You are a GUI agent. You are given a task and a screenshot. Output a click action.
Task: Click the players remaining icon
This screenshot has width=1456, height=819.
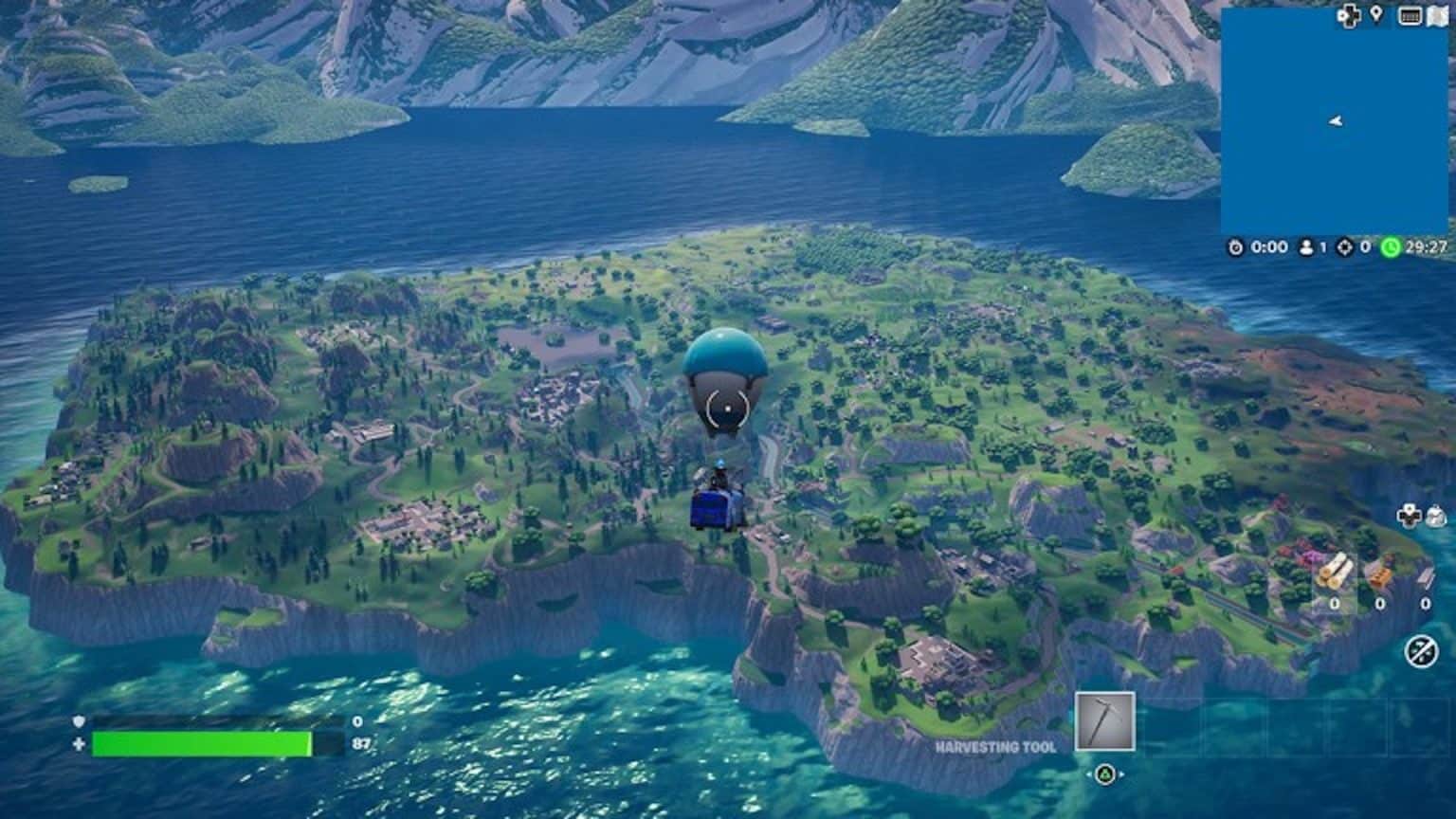click(1305, 248)
